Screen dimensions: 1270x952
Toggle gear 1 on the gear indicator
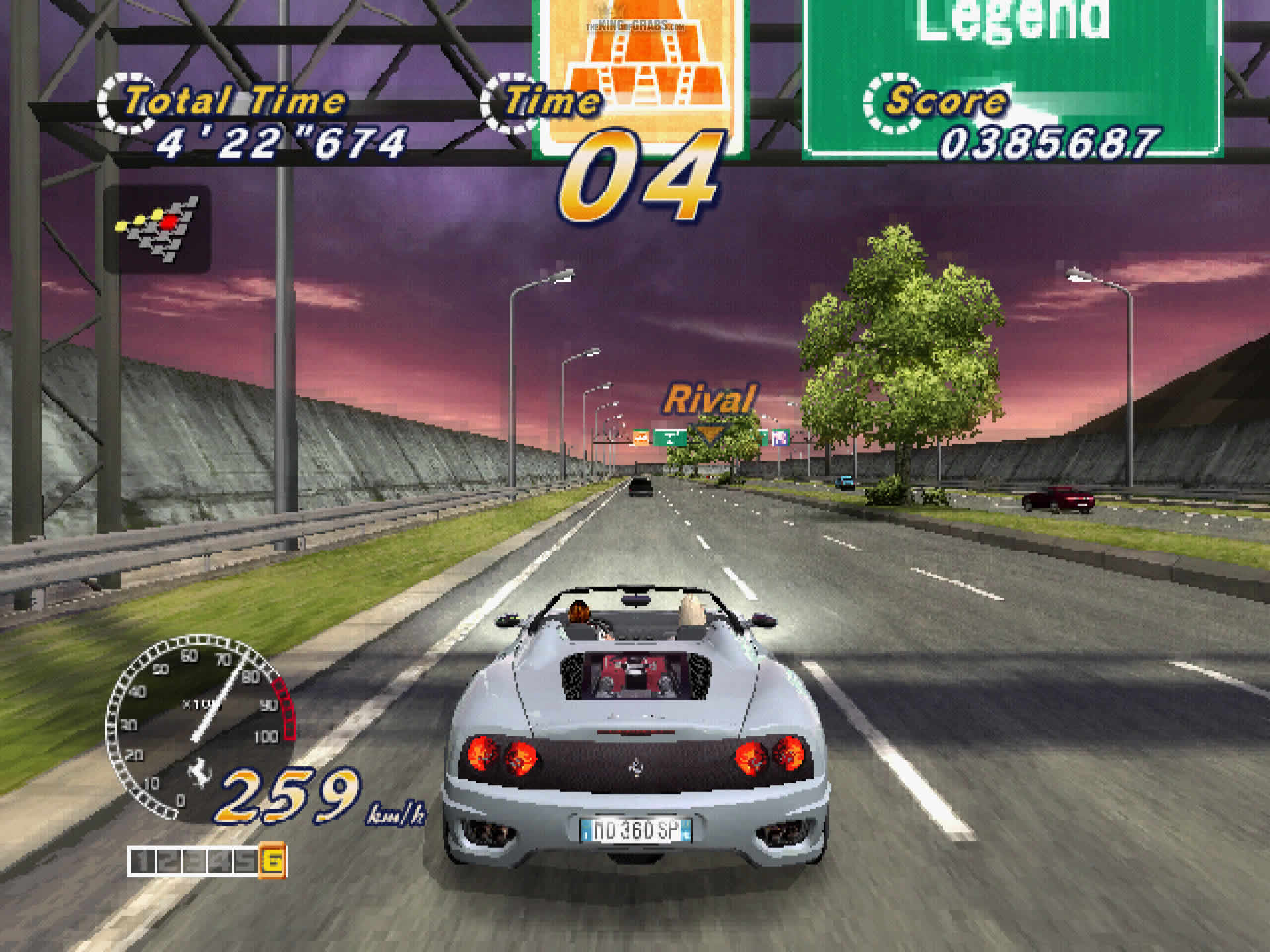point(144,859)
